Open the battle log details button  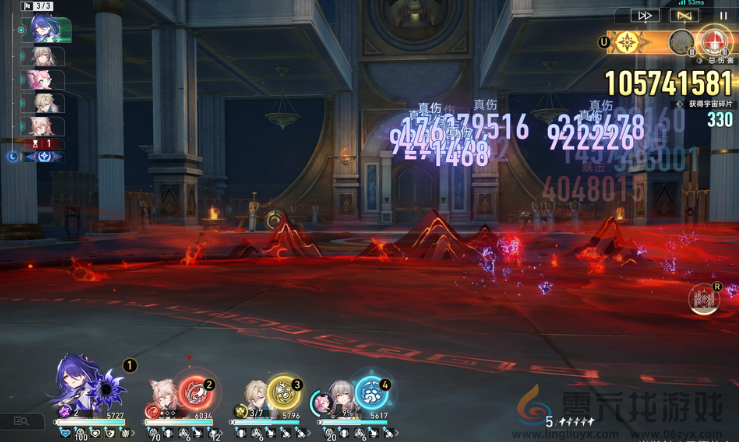(x=21, y=422)
